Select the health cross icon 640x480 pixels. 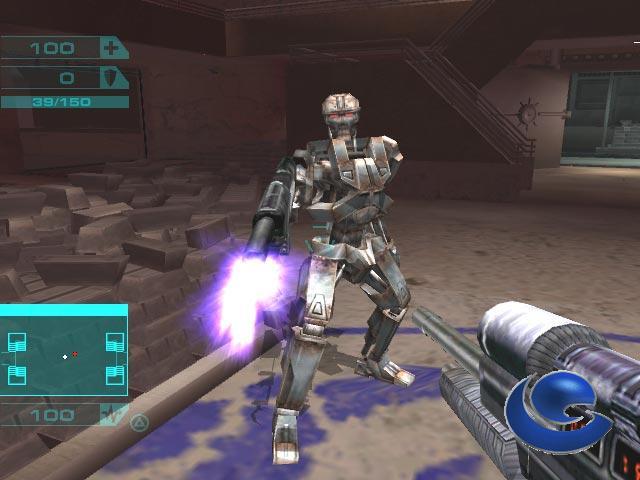[111, 48]
